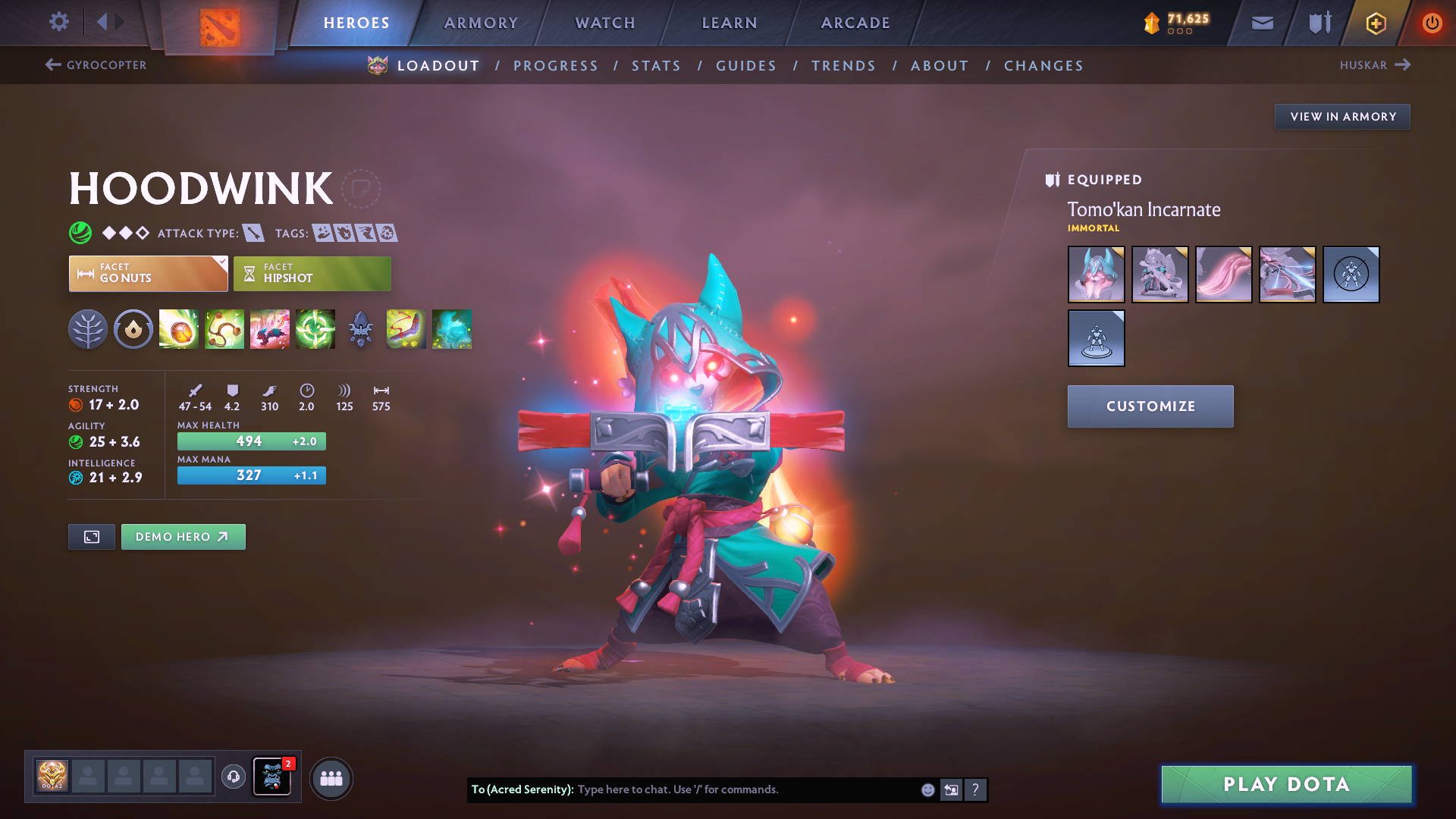Viewport: 1456px width, 819px height.
Task: Choose the Hipshot facet
Action: coord(312,274)
